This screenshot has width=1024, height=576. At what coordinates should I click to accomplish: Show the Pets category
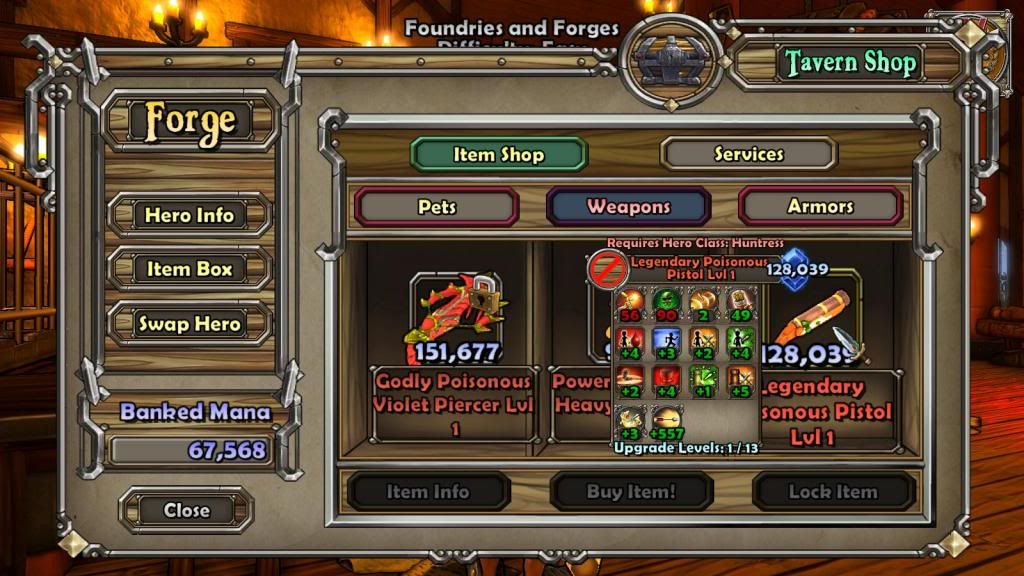tap(437, 207)
